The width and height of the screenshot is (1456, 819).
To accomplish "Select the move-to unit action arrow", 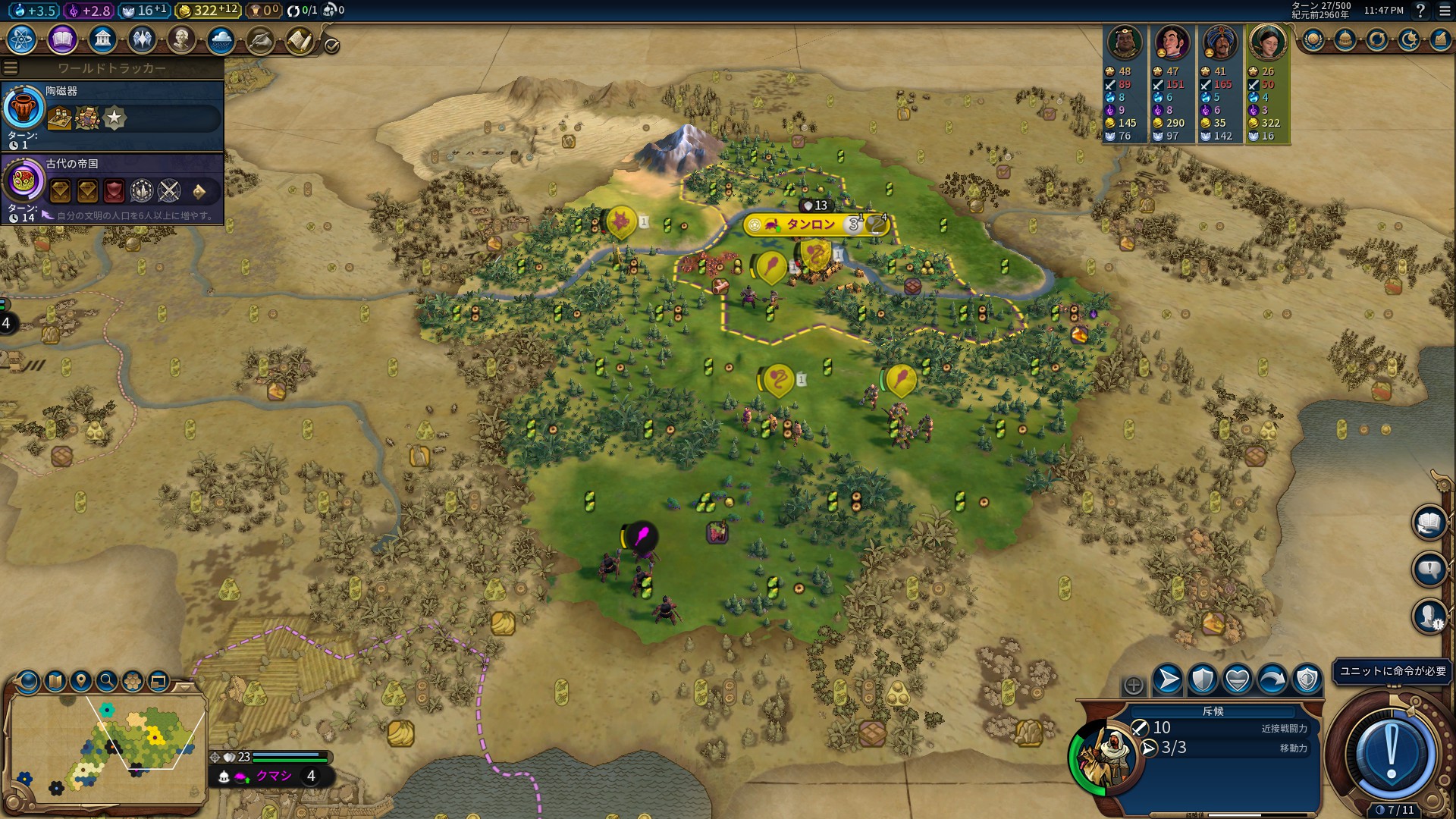I will coord(1168,679).
